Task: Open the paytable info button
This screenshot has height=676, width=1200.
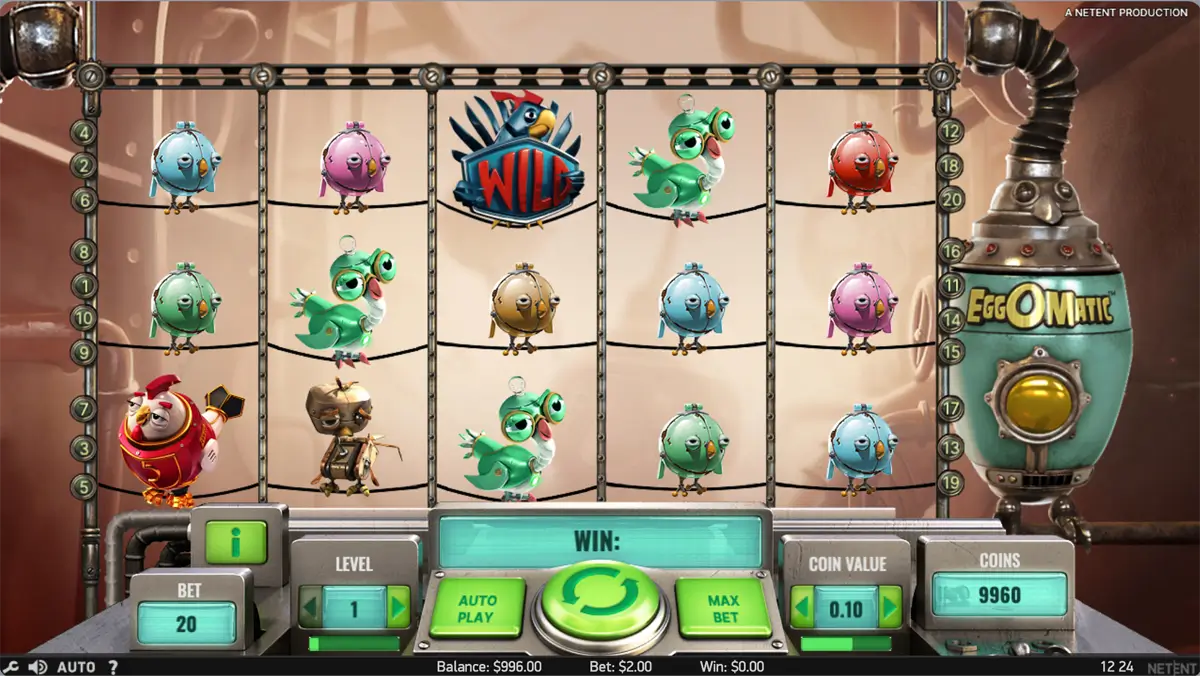Action: point(236,542)
